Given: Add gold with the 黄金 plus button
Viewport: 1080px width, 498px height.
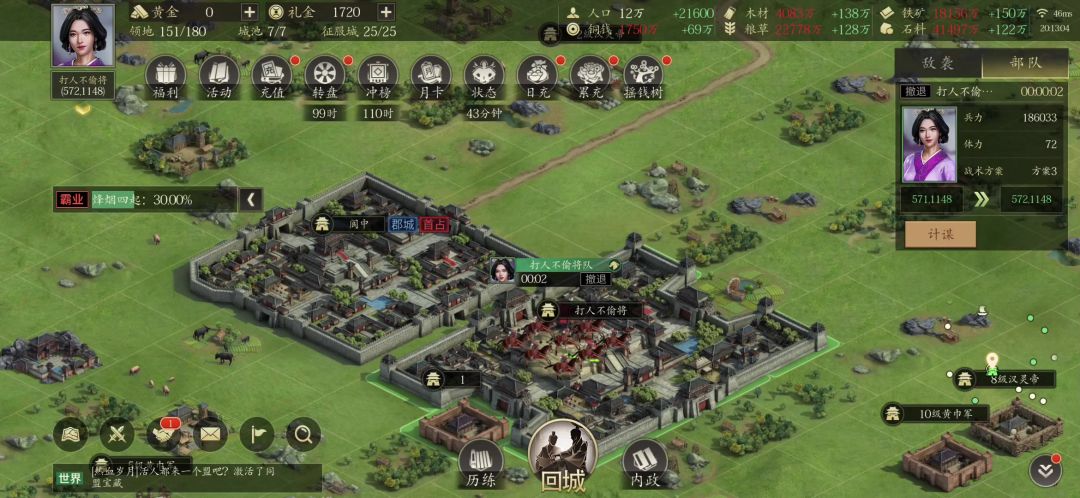Looking at the screenshot, I should [x=249, y=12].
